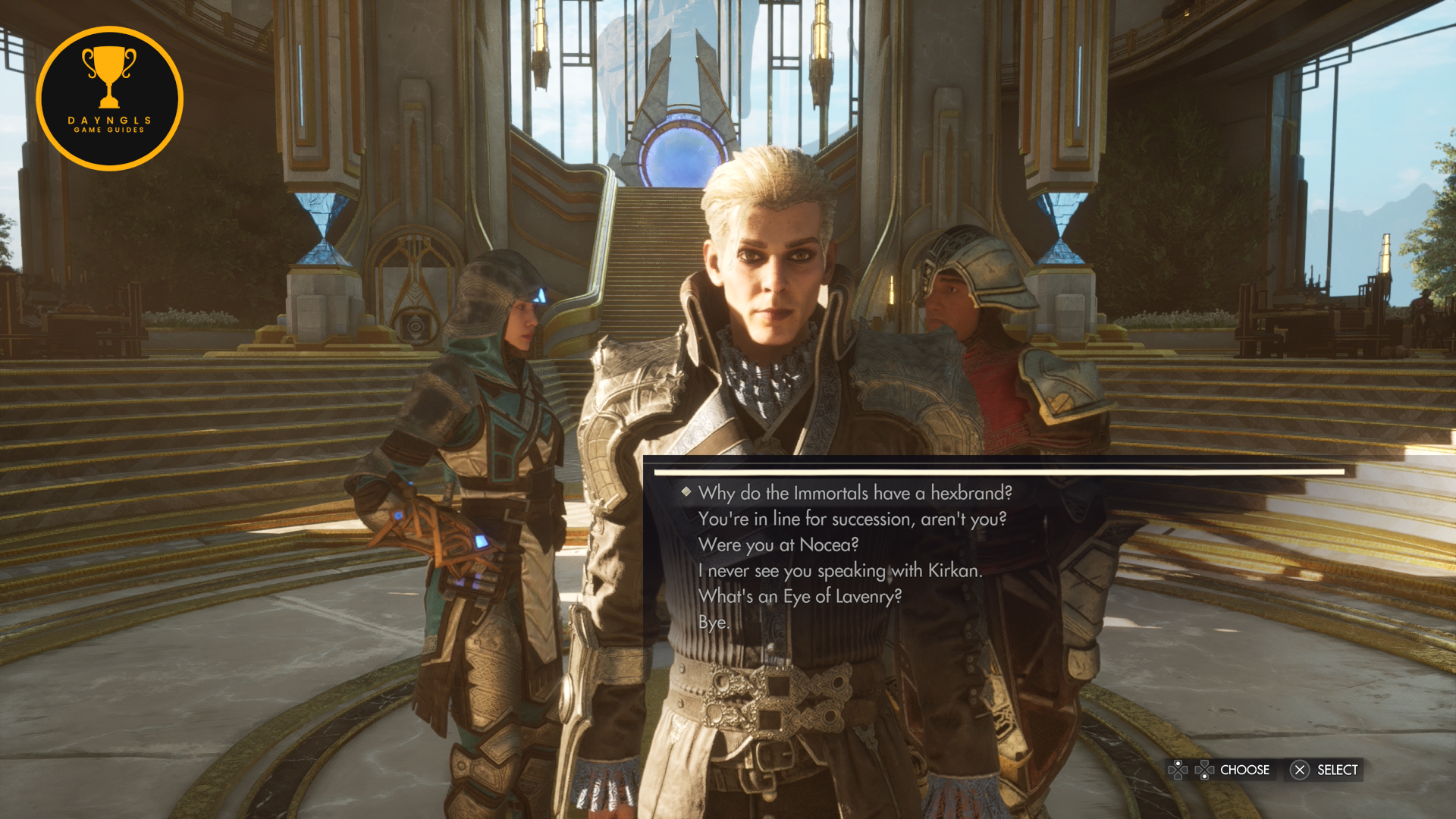Screen dimensions: 1456x819
Task: Choose the line of succession question
Action: tap(852, 519)
